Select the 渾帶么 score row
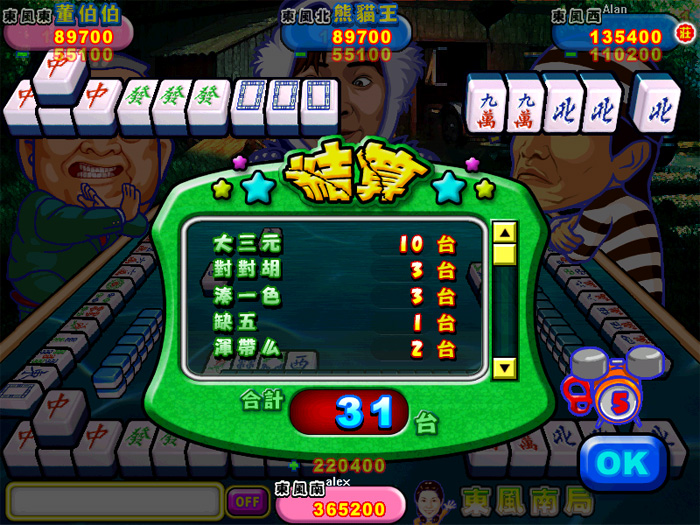The width and height of the screenshot is (700, 525). click(x=334, y=349)
